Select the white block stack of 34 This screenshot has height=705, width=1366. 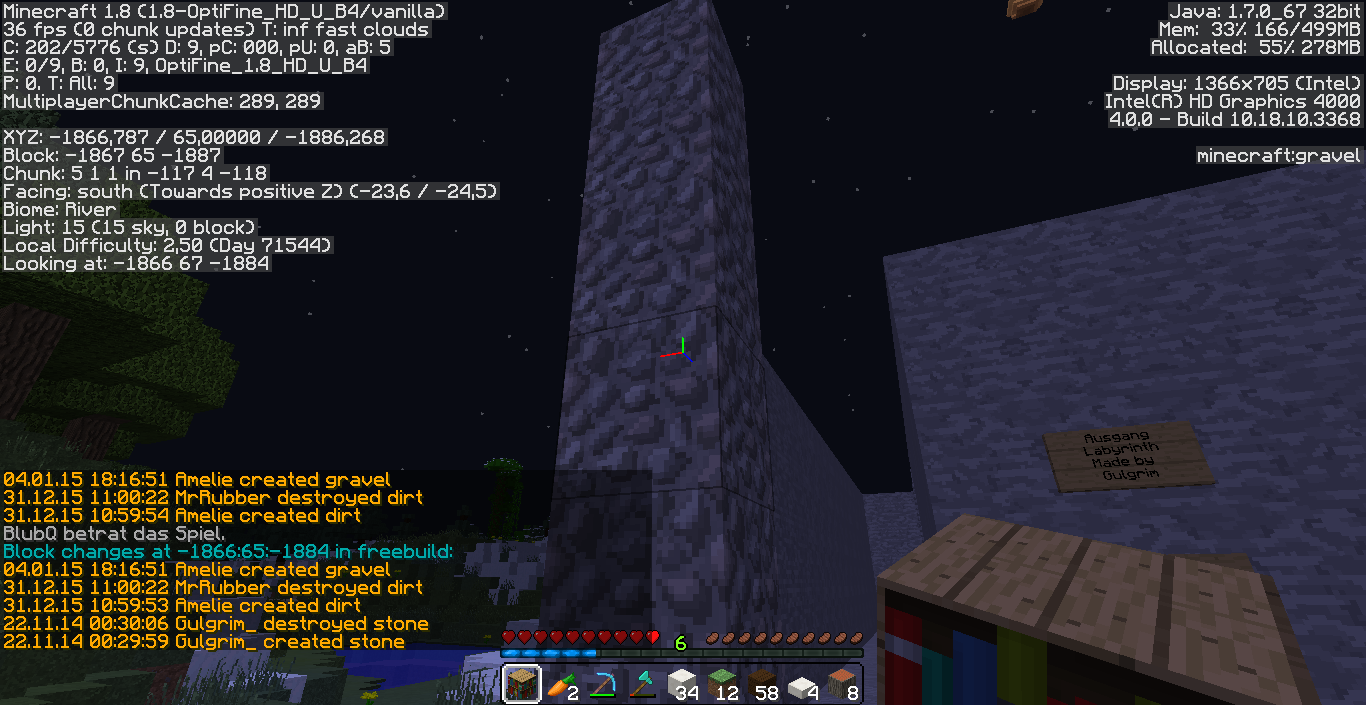click(x=682, y=684)
